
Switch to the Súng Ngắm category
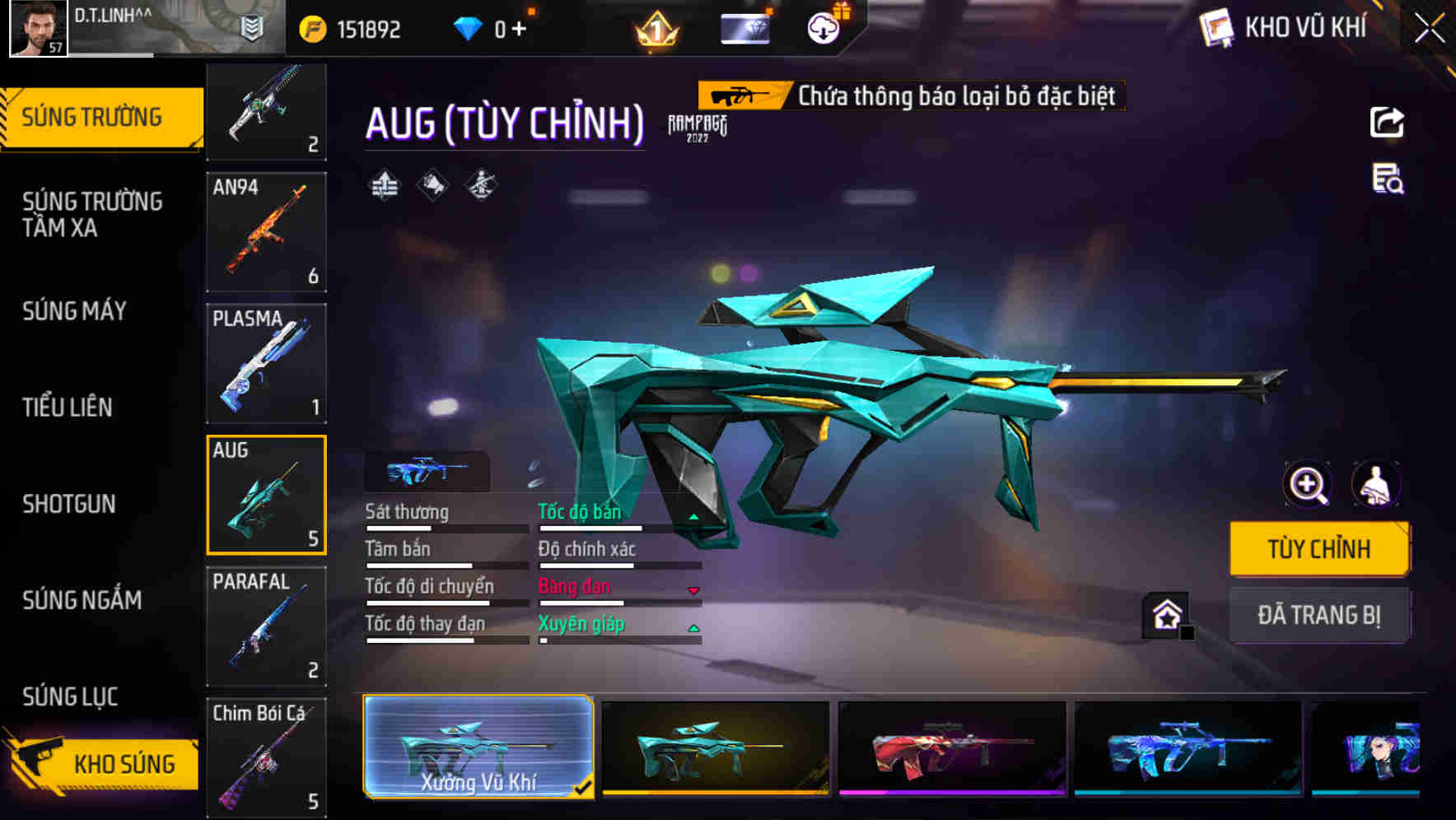pos(82,600)
